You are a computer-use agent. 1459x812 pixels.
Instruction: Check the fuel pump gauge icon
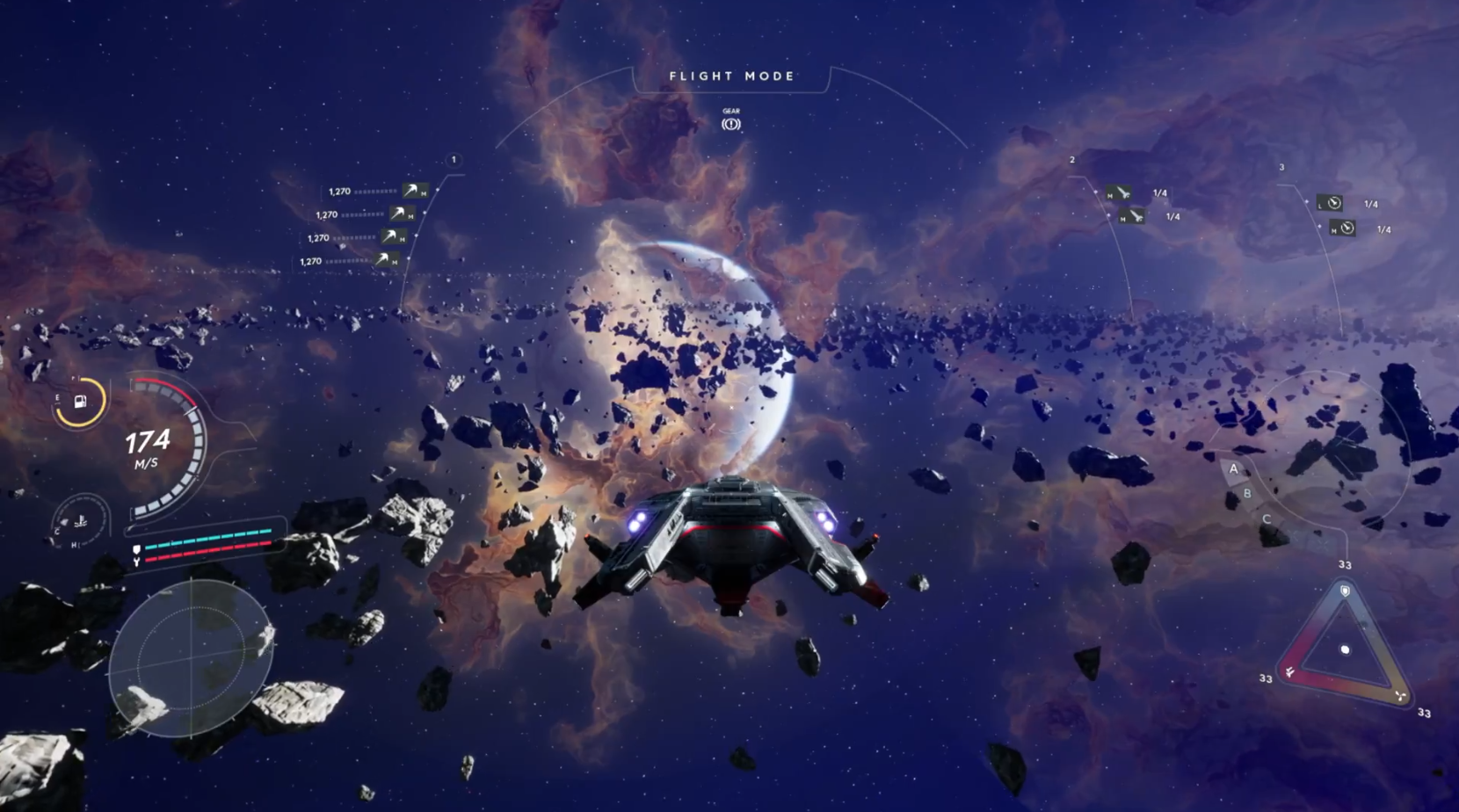[80, 402]
